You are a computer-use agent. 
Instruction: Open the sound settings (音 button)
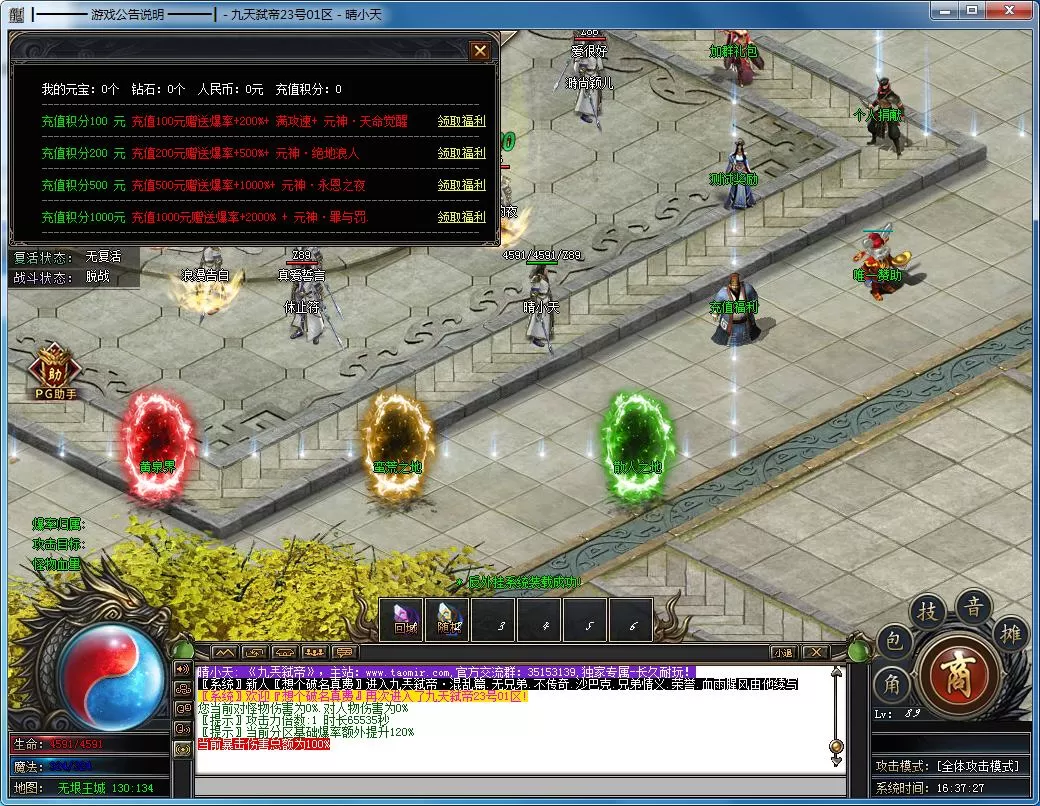[973, 607]
